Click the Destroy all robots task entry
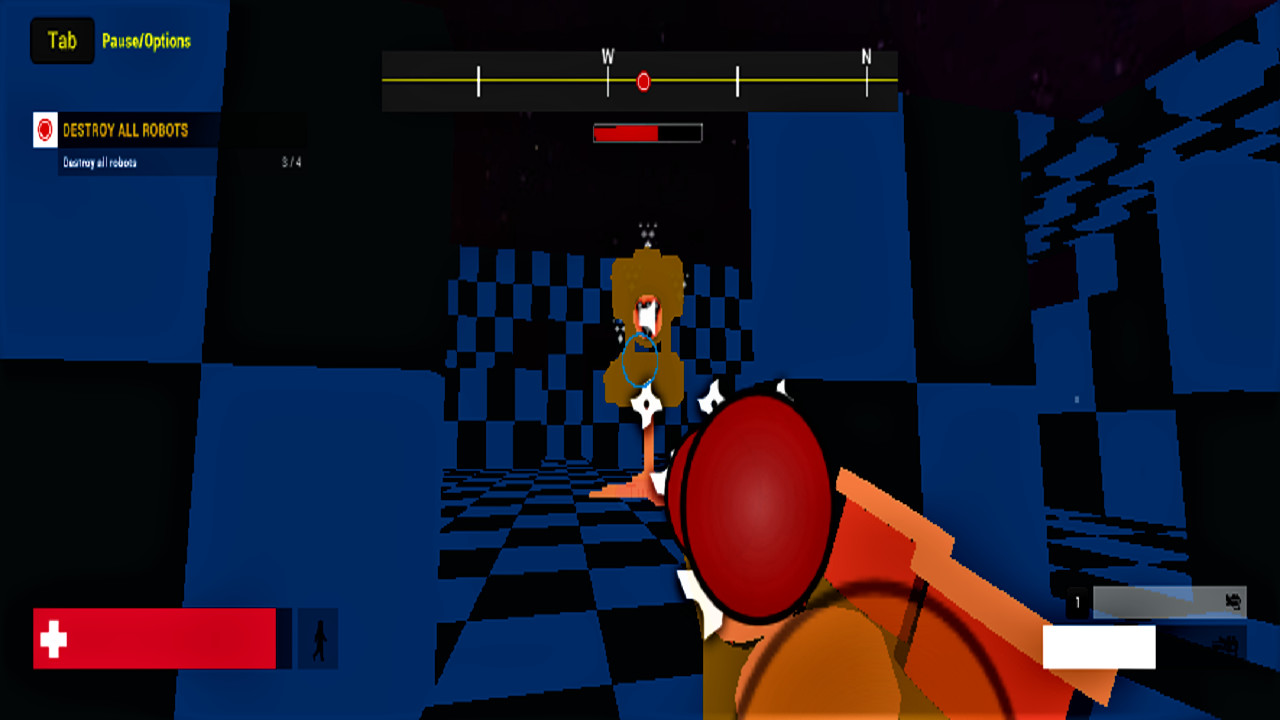Image resolution: width=1280 pixels, height=720 pixels. [x=99, y=161]
